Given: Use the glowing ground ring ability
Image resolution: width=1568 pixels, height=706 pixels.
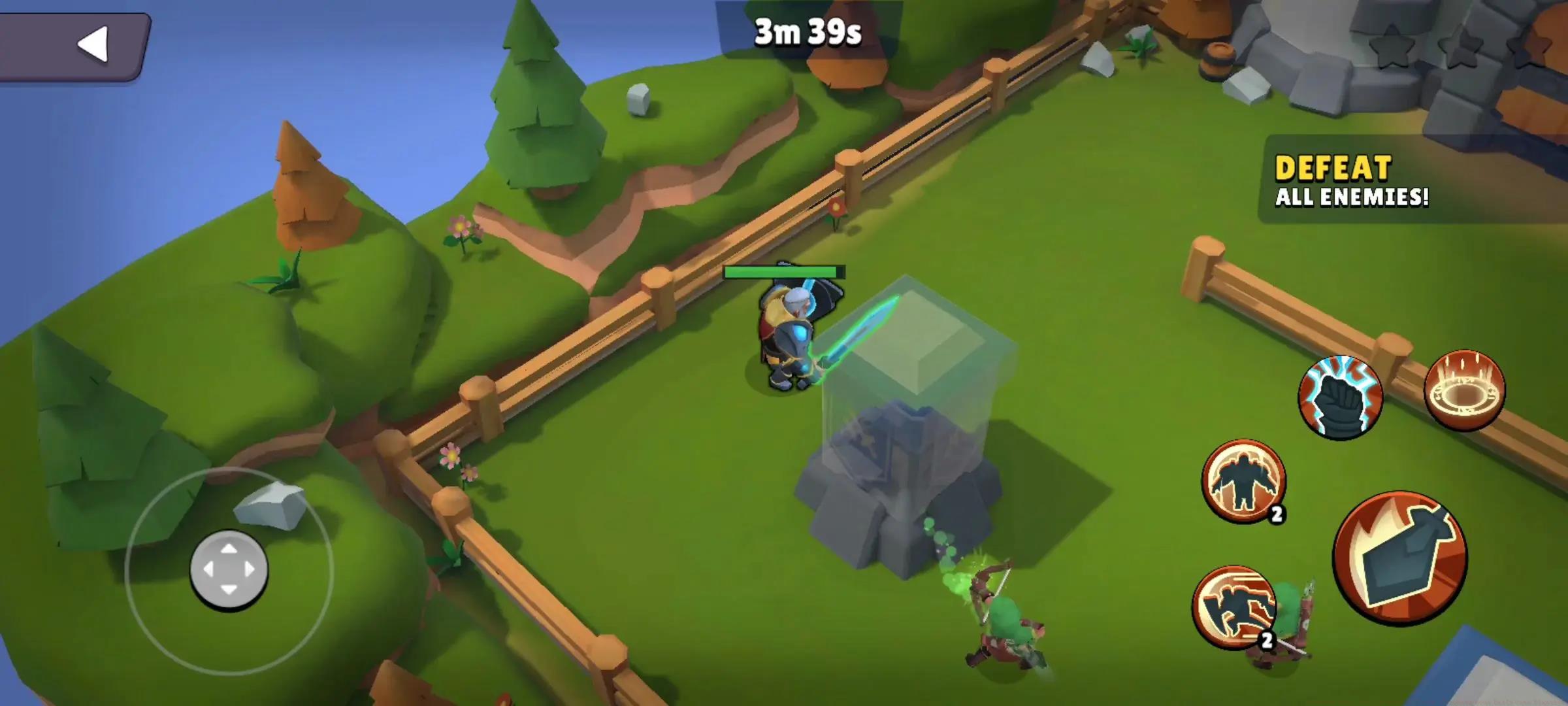Looking at the screenshot, I should [x=1464, y=390].
